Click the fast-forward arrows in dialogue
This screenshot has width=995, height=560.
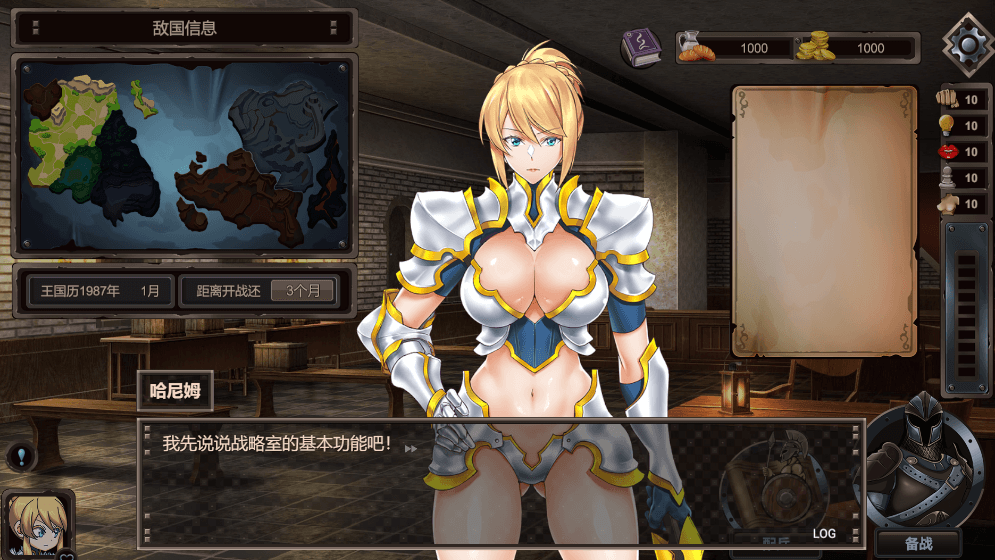411,448
